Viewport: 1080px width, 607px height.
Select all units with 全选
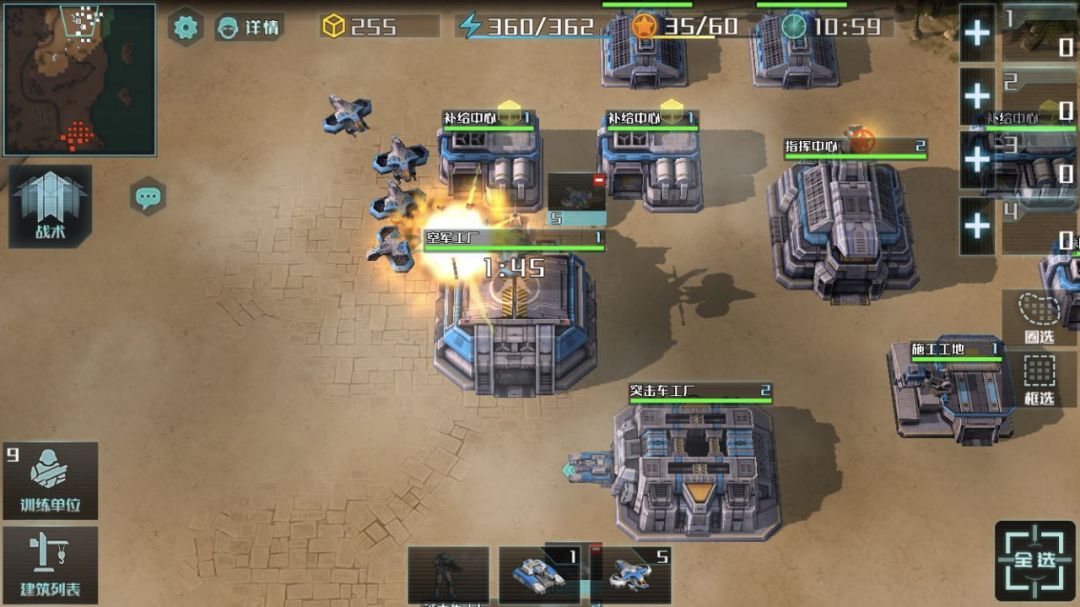tap(1035, 560)
